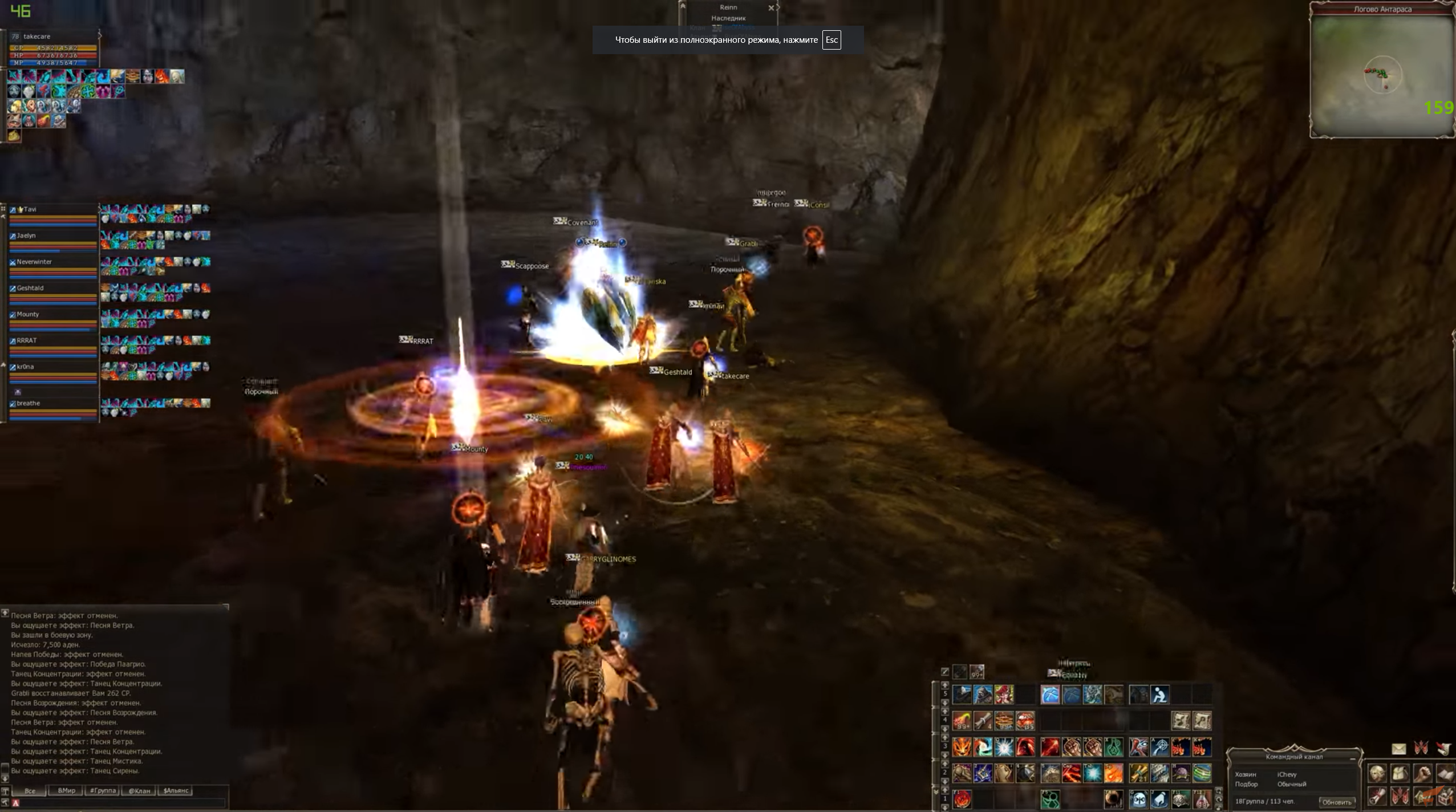Minimize the Командный канал window
1456x812 pixels.
click(x=1353, y=758)
